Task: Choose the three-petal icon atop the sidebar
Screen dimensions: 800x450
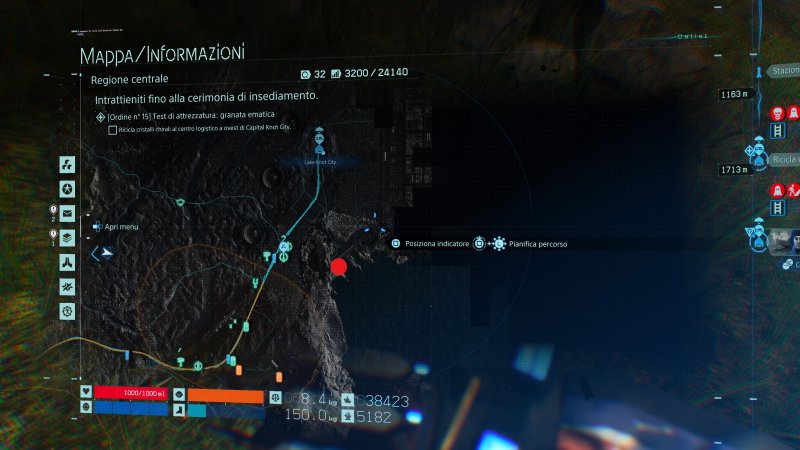Action: 67,164
